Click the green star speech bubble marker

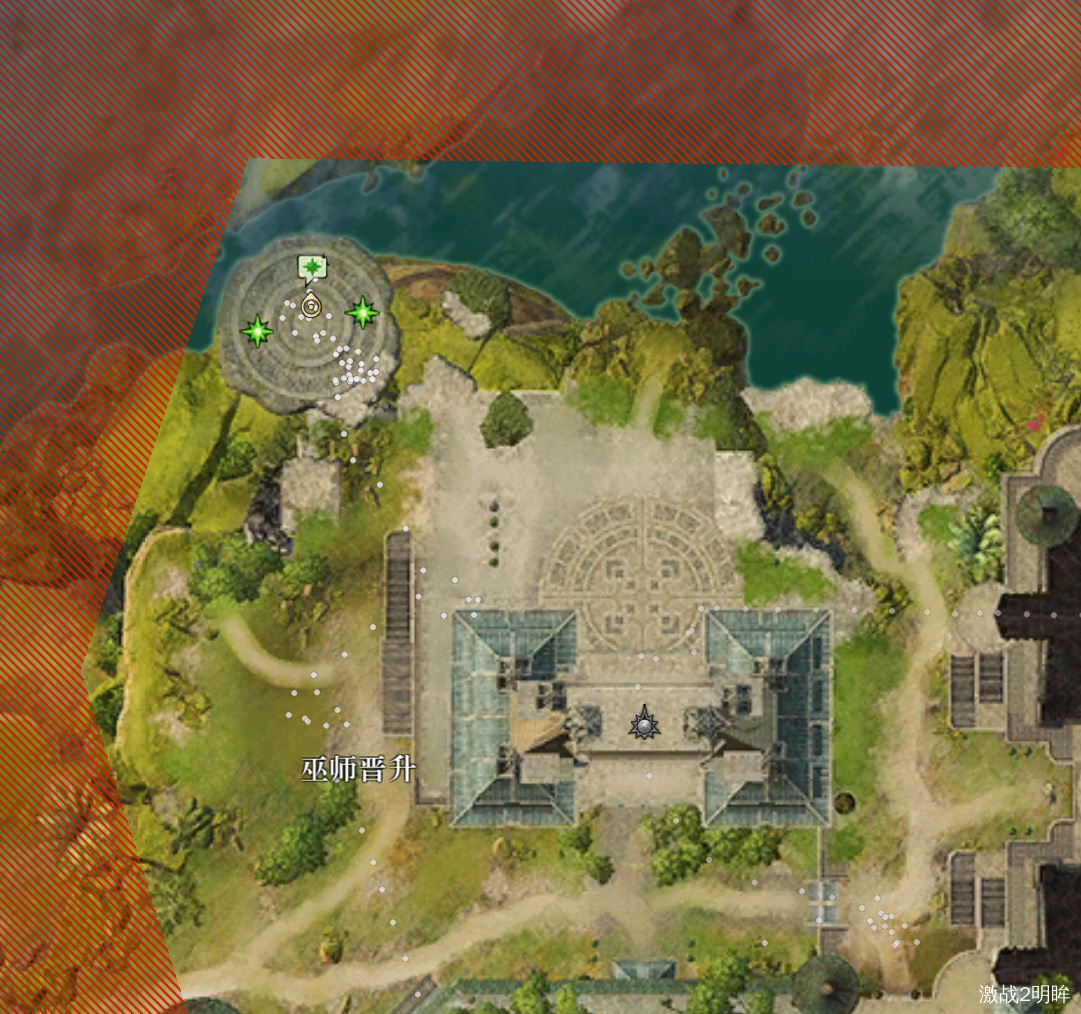point(312,268)
